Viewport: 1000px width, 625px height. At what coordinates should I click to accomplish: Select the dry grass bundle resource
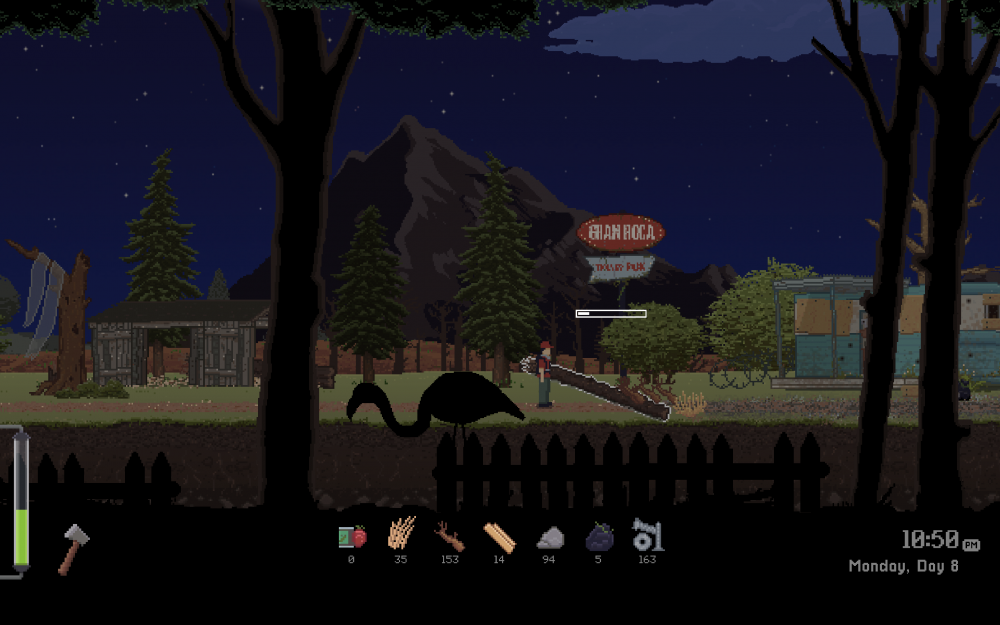click(400, 535)
